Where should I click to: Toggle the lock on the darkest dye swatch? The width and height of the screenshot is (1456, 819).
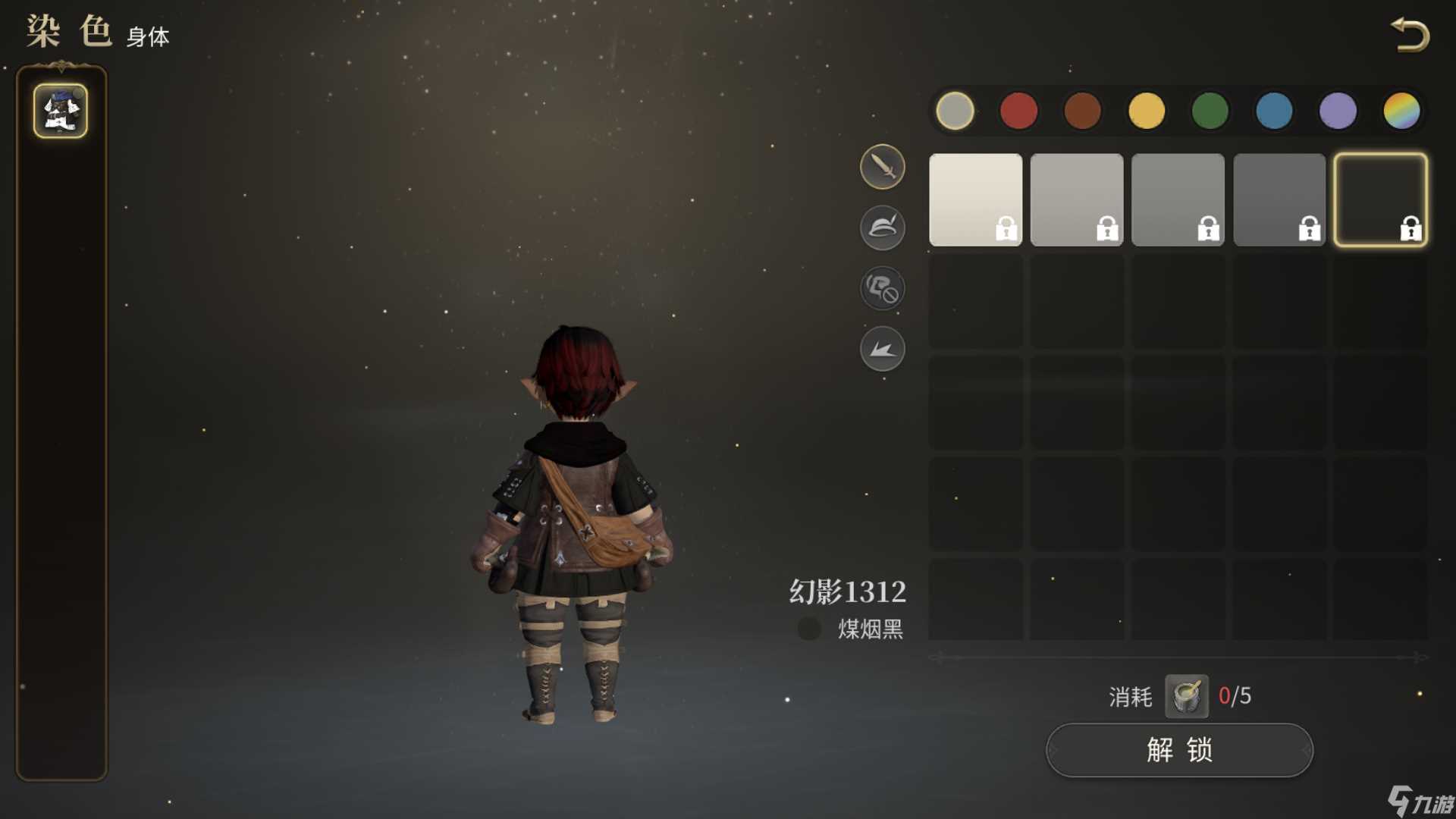tap(1411, 229)
